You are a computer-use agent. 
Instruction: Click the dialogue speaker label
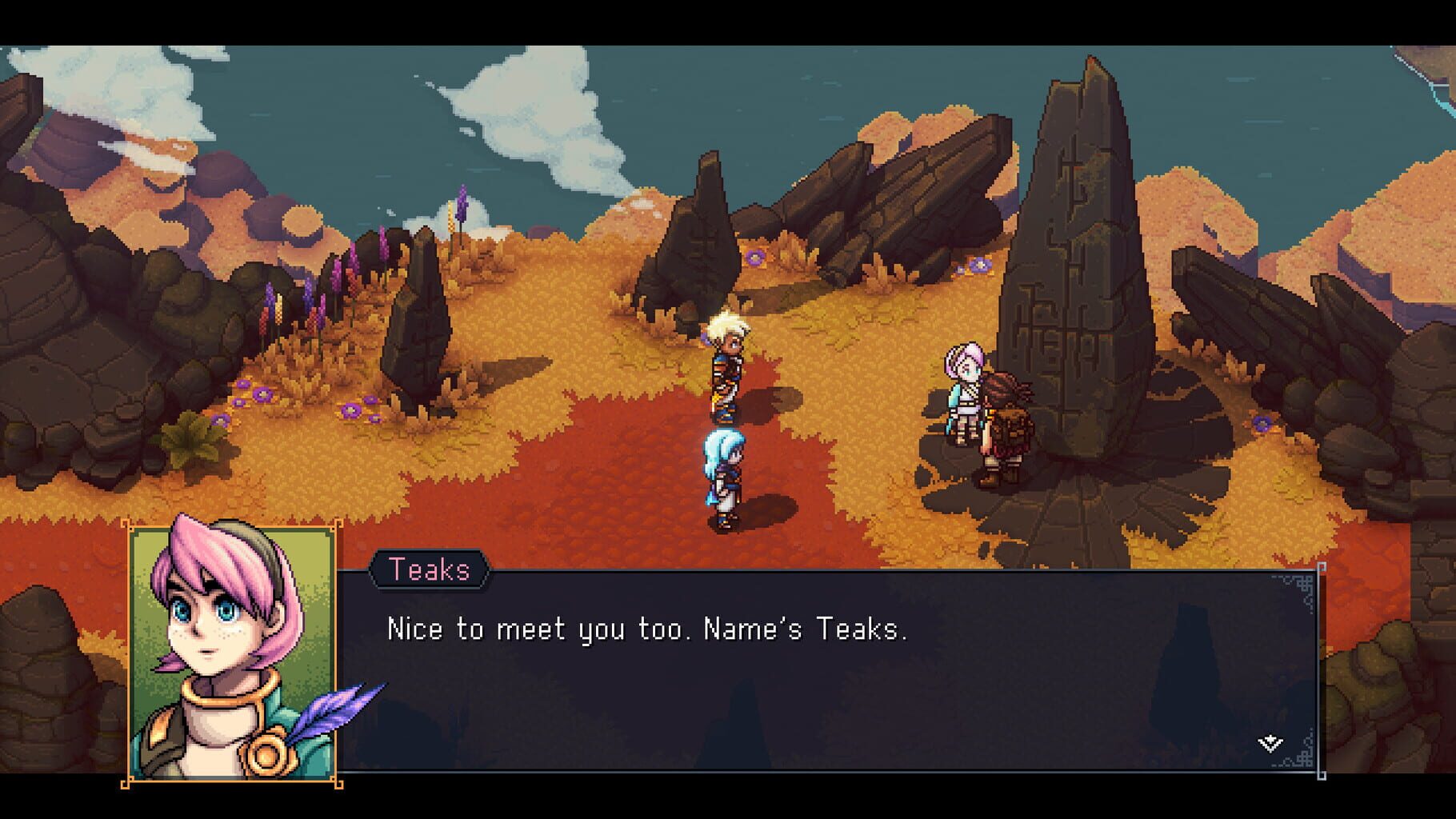click(x=430, y=569)
